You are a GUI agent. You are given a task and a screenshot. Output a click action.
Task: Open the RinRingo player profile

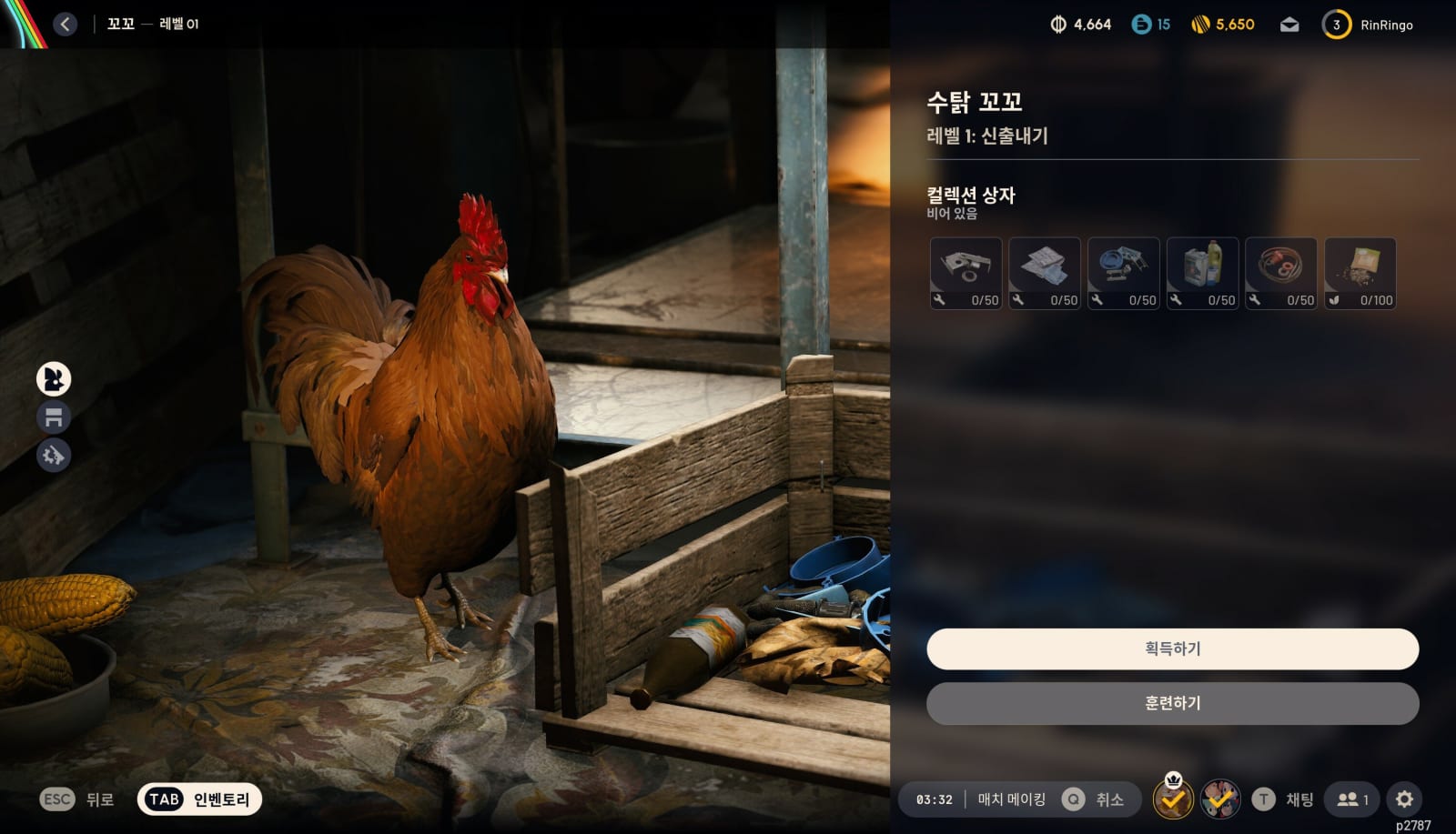[1386, 25]
